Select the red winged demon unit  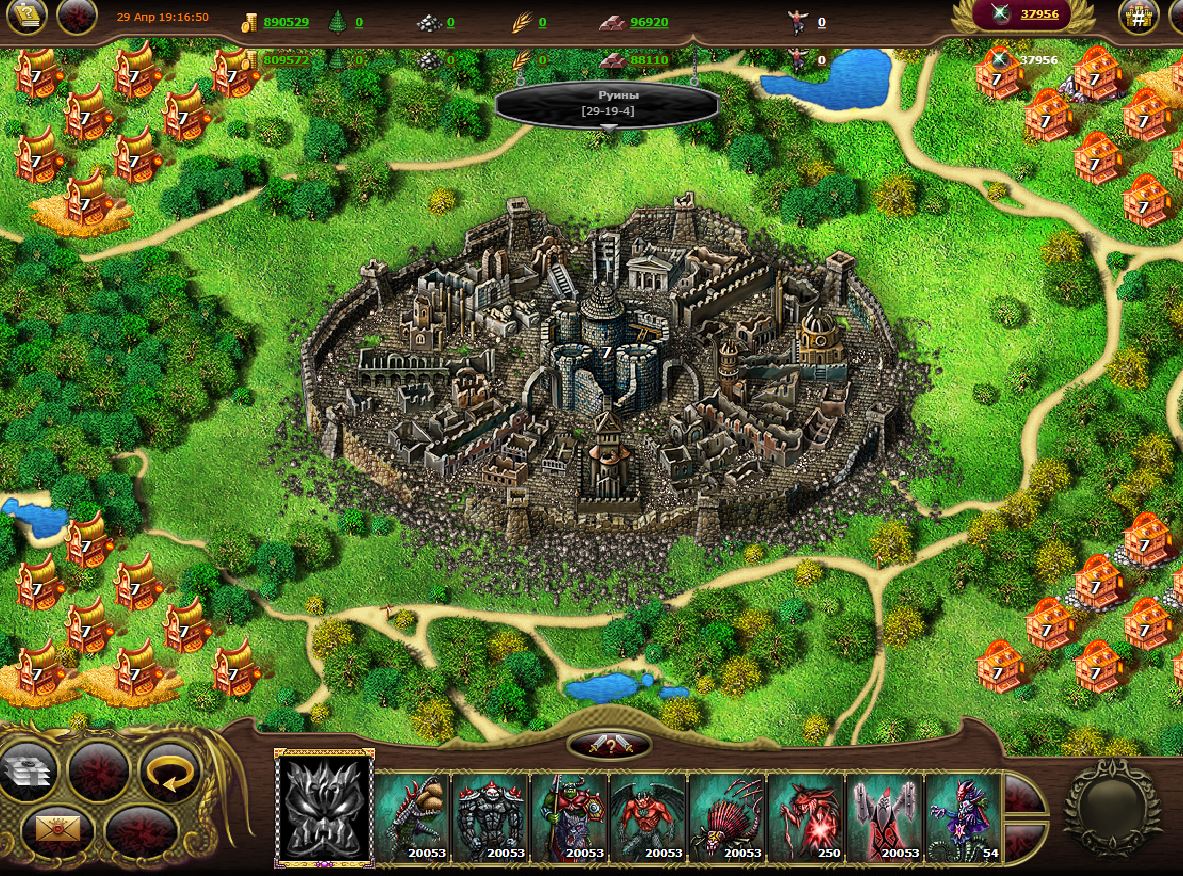point(648,817)
